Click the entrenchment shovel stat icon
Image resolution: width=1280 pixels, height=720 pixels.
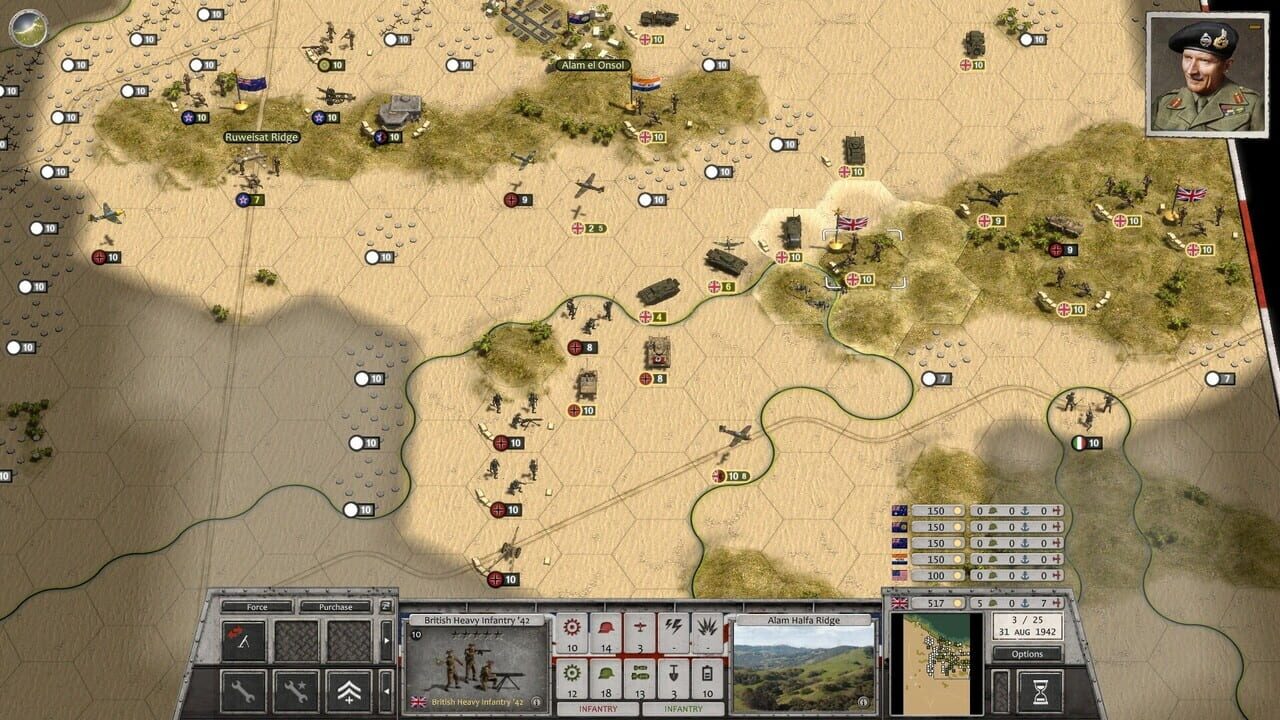click(x=673, y=674)
